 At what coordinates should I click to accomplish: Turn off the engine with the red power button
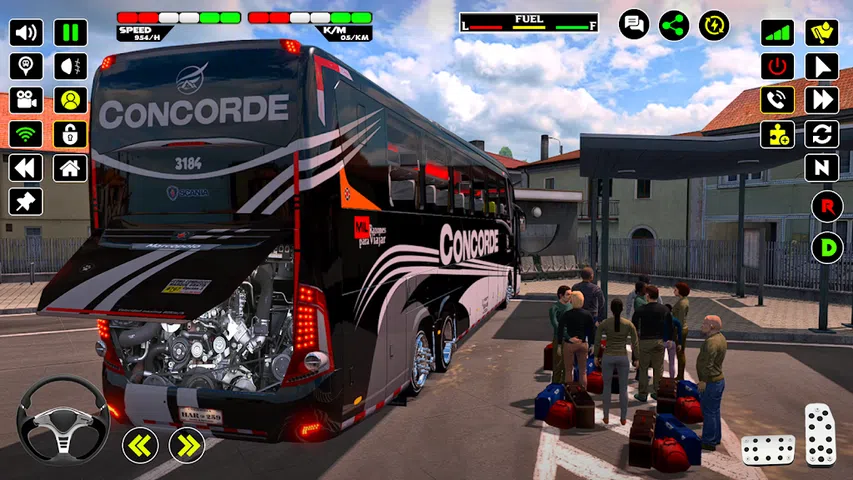pyautogui.click(x=777, y=66)
